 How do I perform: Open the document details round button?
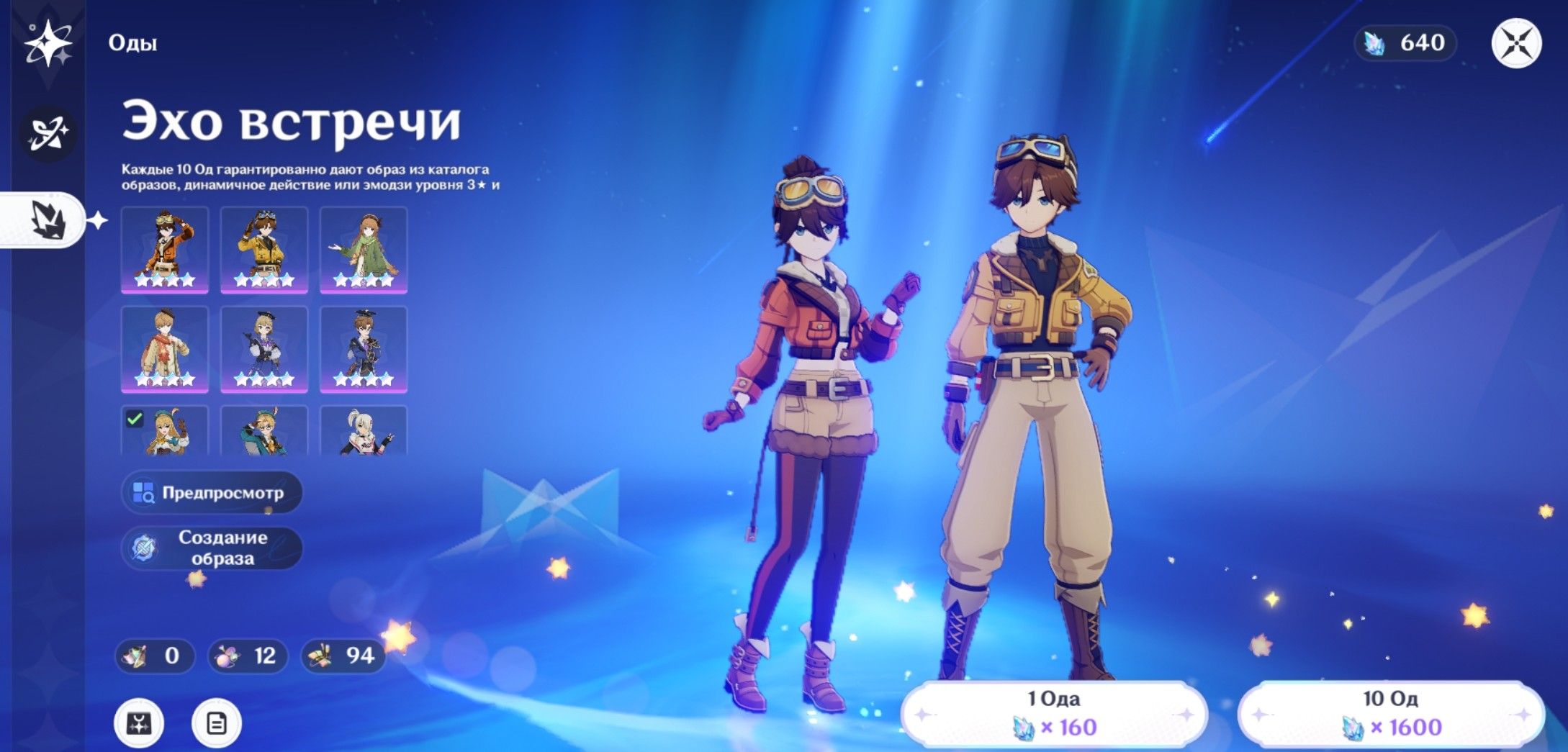pyautogui.click(x=216, y=722)
